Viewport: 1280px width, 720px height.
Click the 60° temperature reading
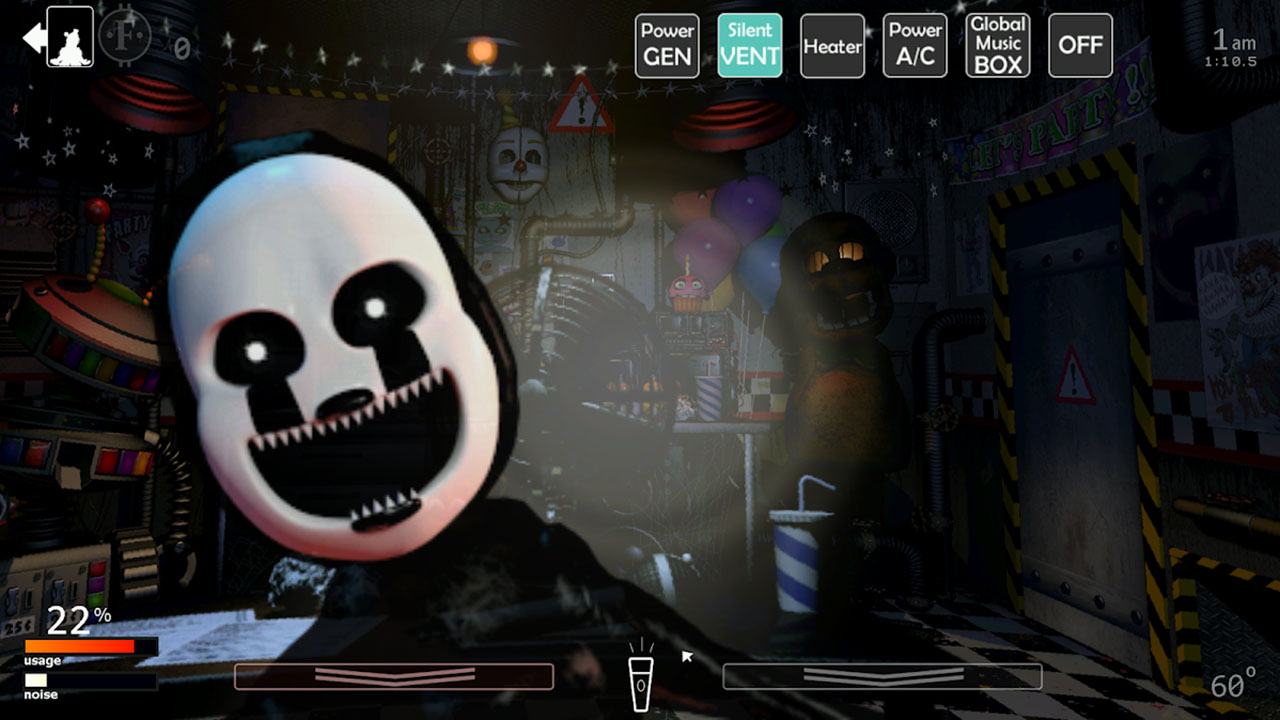(x=1234, y=686)
